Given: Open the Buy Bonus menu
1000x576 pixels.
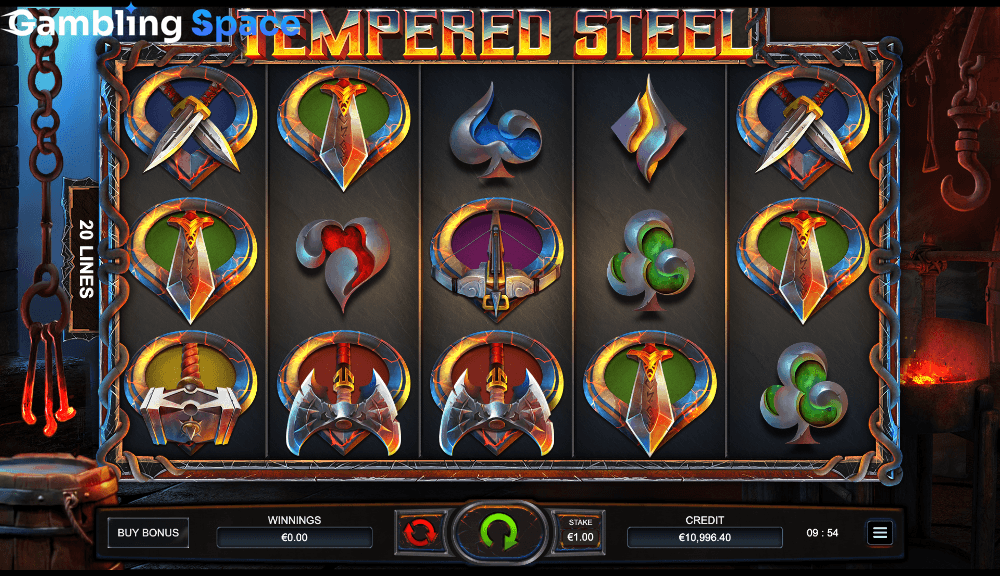Looking at the screenshot, I should pos(148,532).
